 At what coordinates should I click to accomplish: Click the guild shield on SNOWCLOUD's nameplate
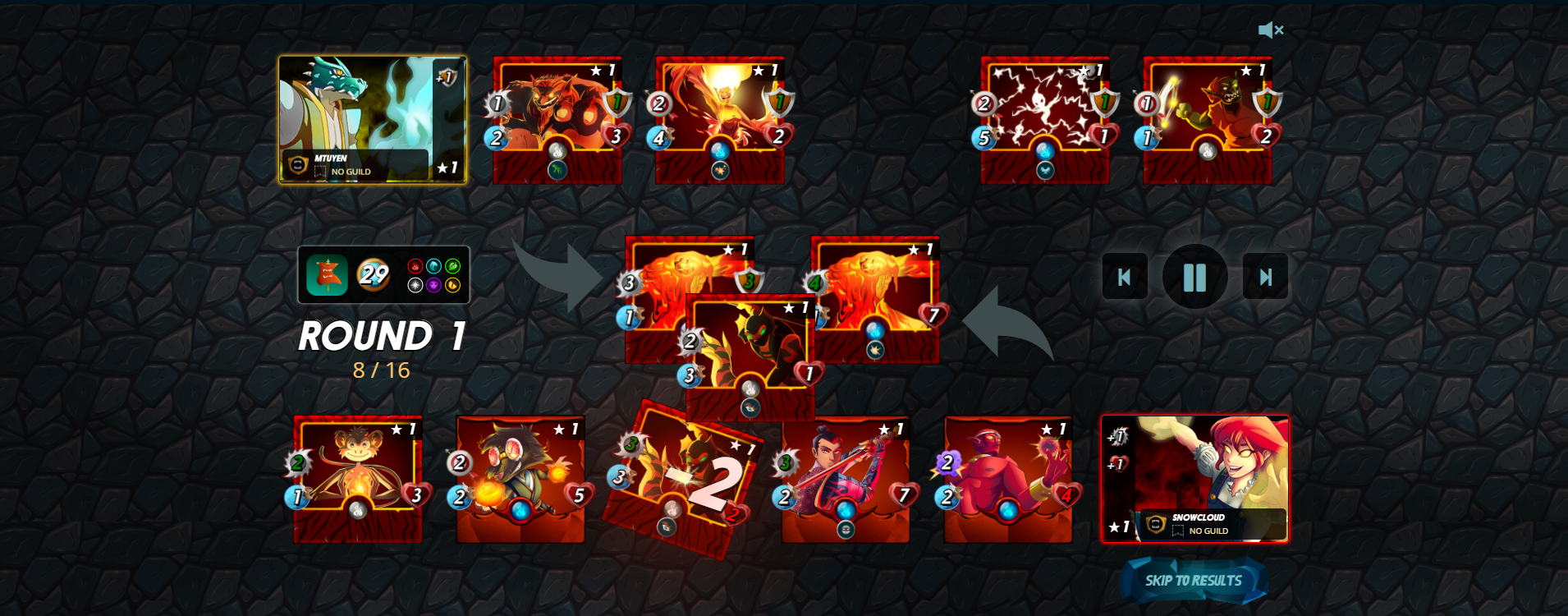point(1157,525)
